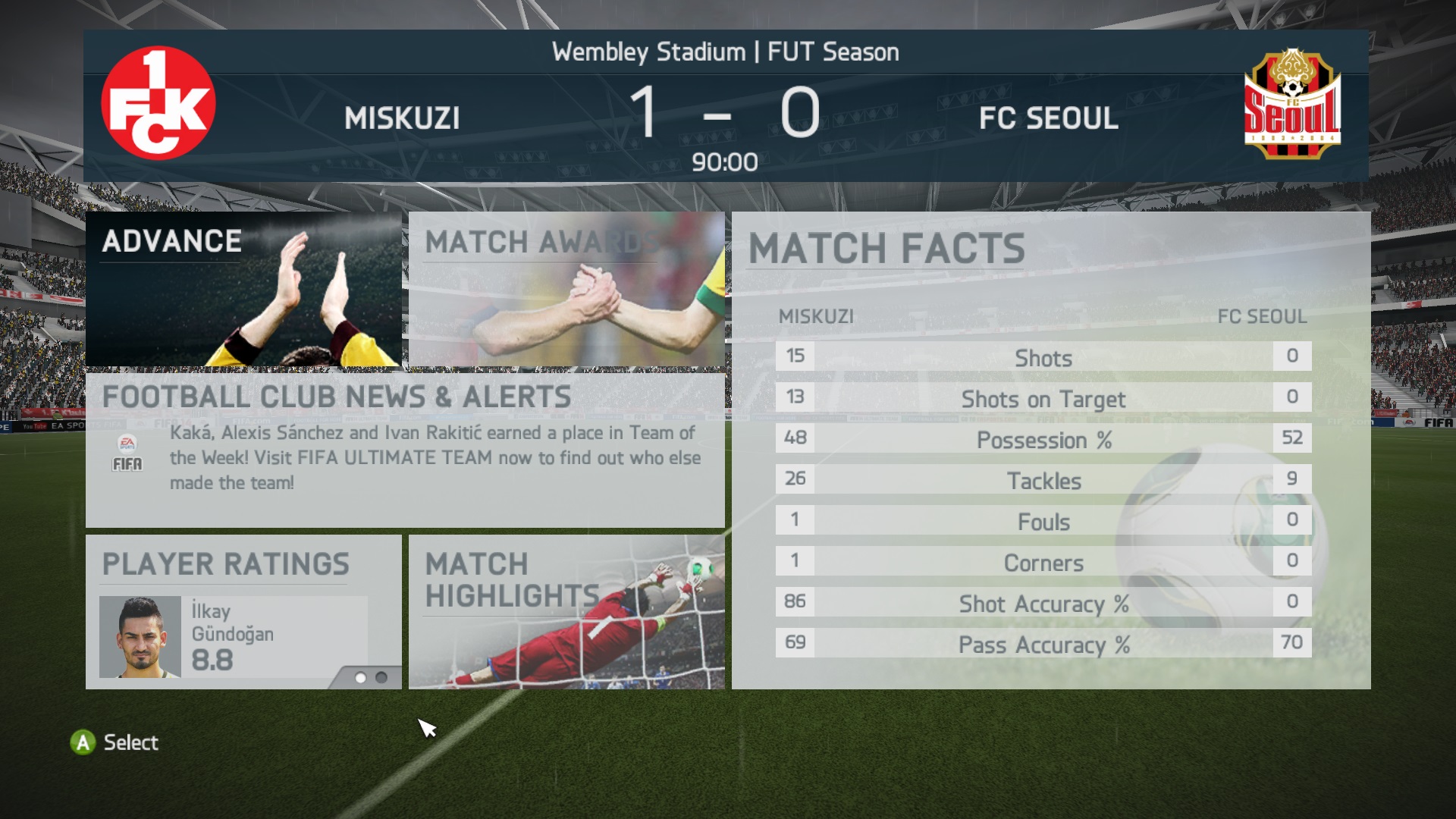Image resolution: width=1456 pixels, height=819 pixels.
Task: View the Player Ratings tile
Action: 243,612
